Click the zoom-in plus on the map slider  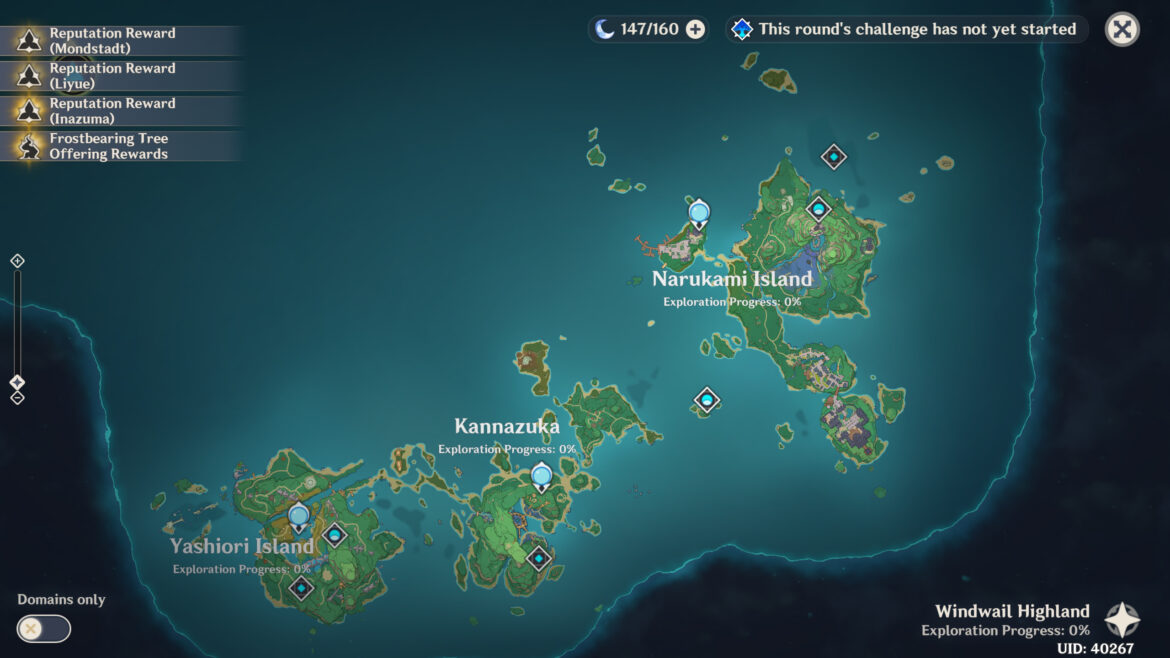pos(17,261)
